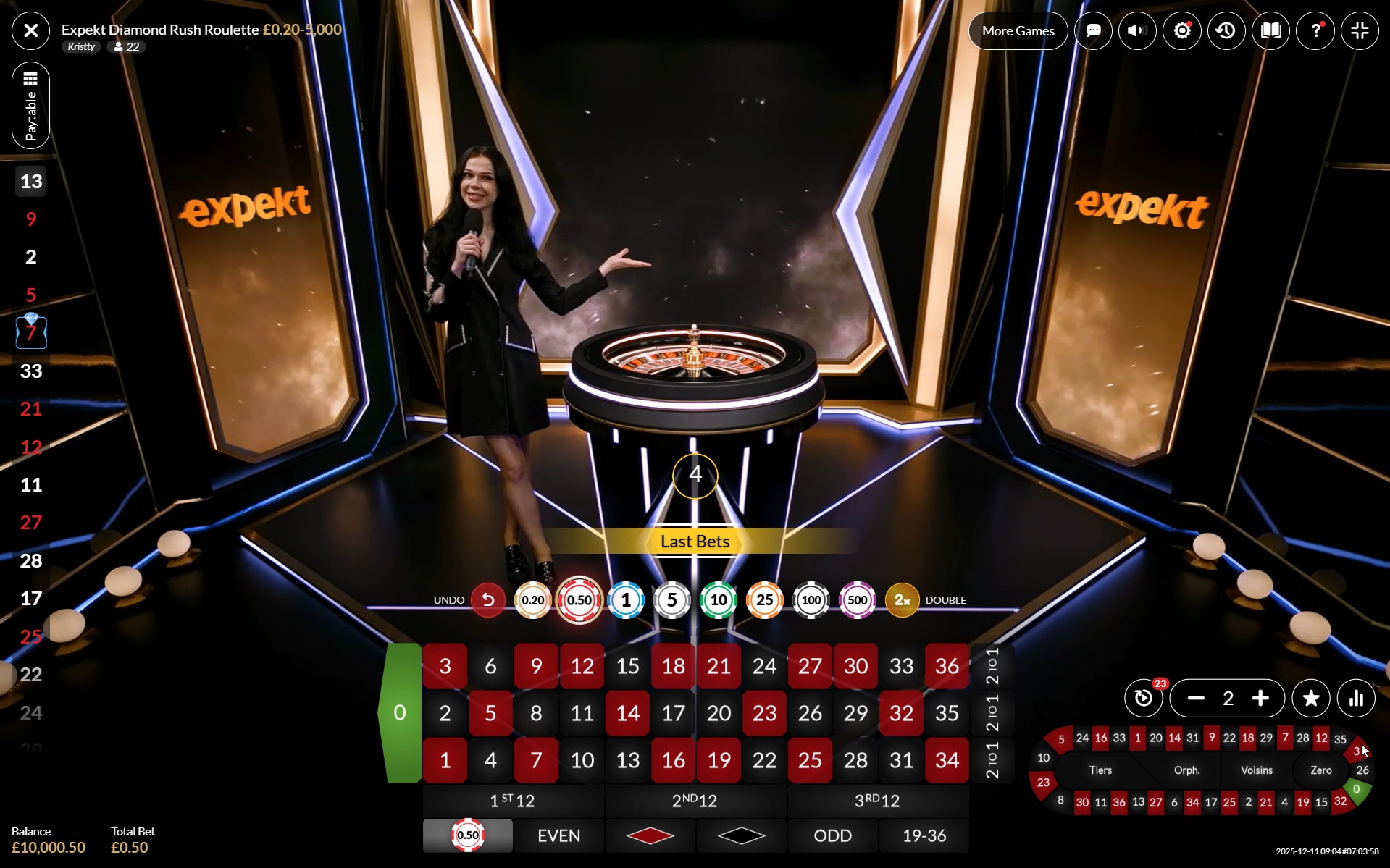The height and width of the screenshot is (868, 1390).
Task: Open the favourite bets star
Action: click(1311, 698)
